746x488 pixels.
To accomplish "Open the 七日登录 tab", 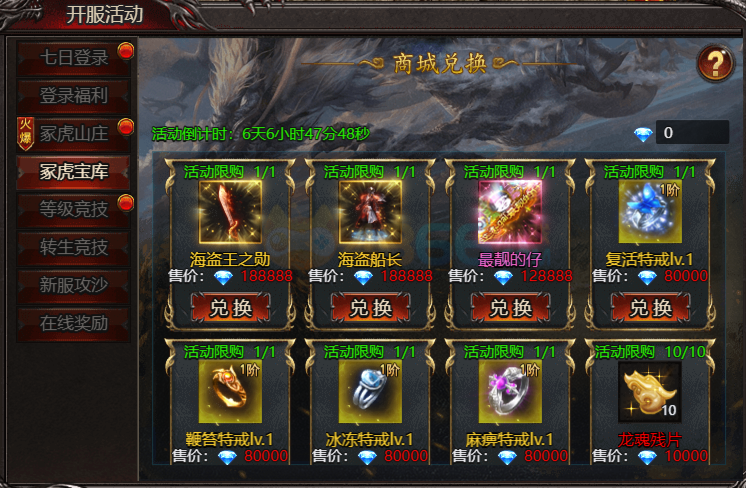I will pos(73,58).
